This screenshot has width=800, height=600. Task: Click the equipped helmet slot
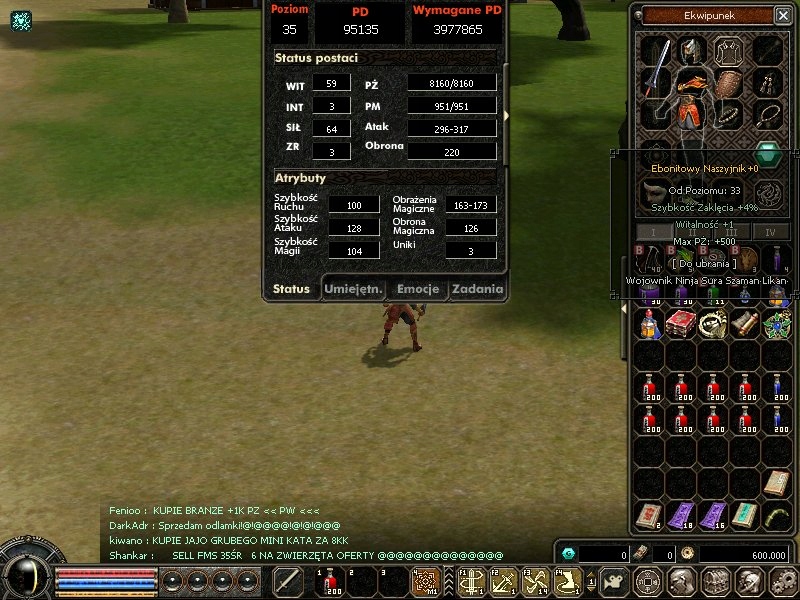(x=692, y=50)
